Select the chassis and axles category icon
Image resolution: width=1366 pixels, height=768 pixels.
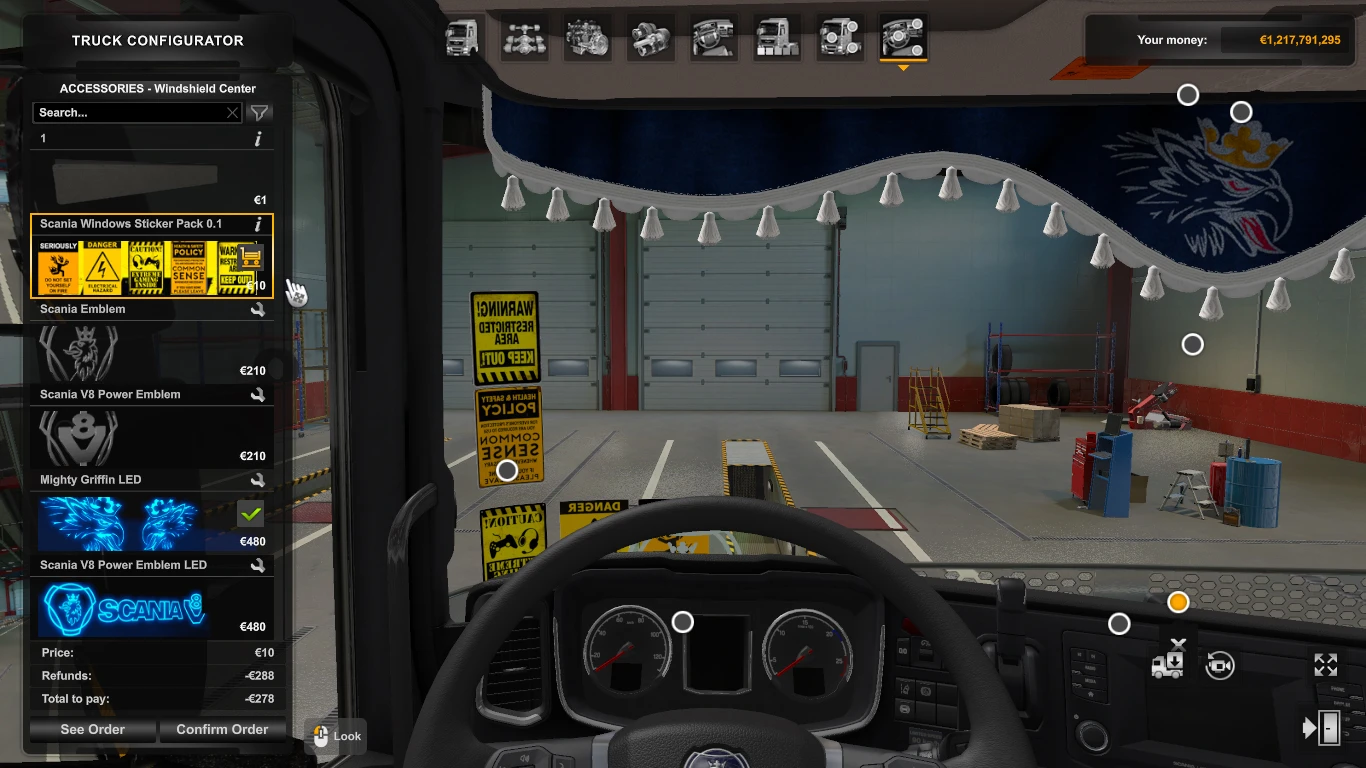525,37
